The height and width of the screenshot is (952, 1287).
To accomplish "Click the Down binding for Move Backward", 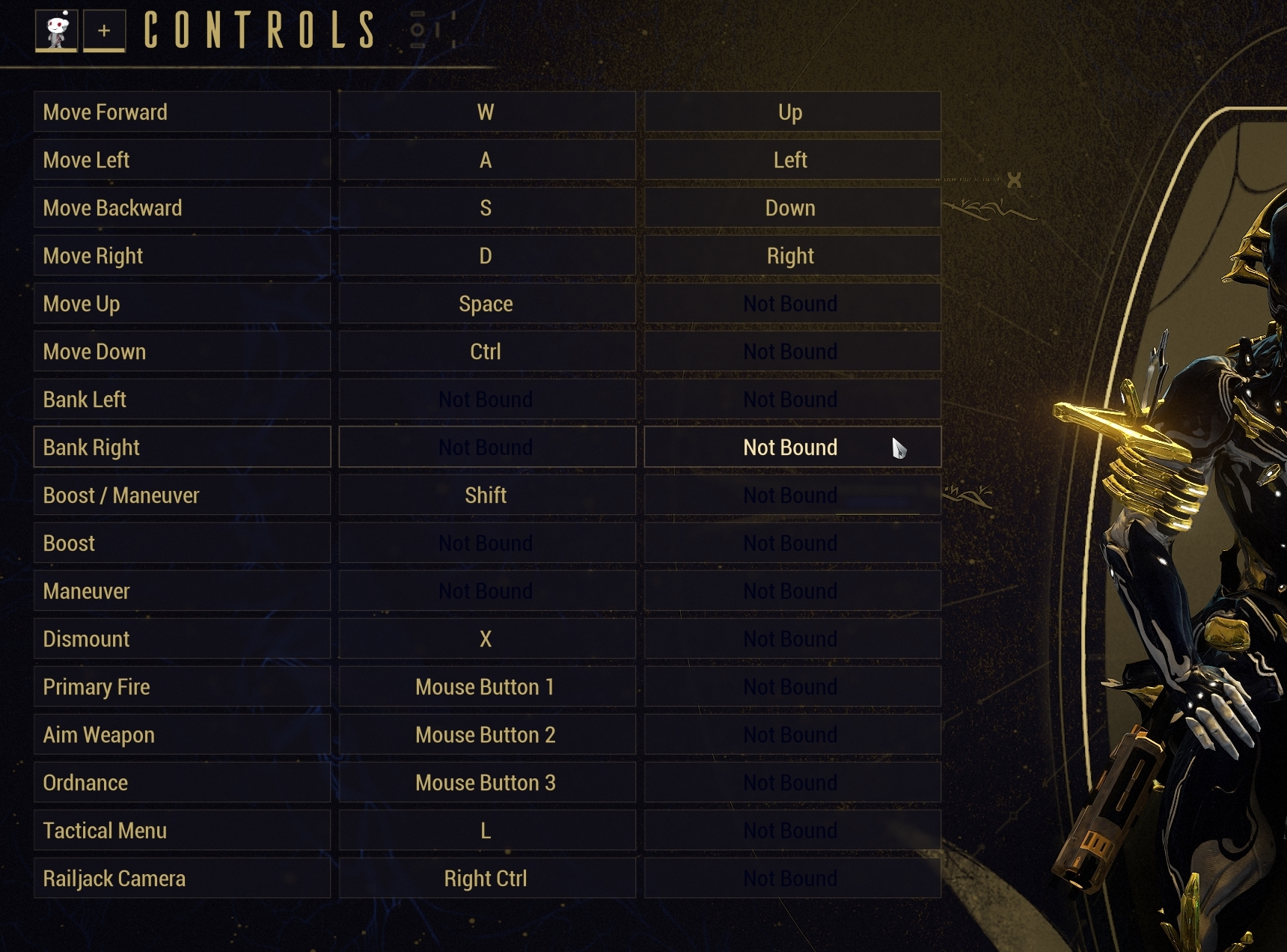I will (x=792, y=207).
